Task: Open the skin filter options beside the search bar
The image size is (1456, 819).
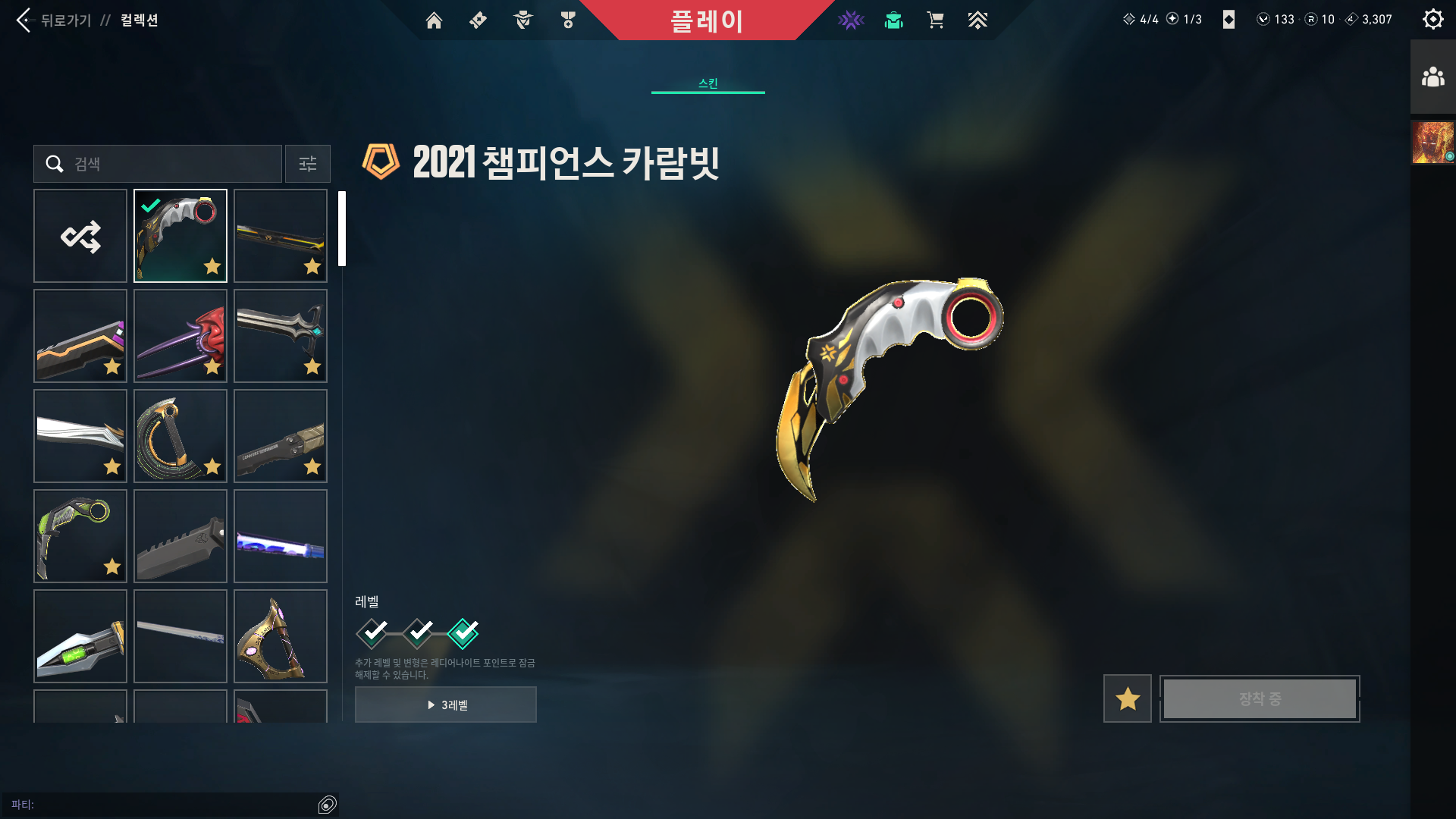Action: (x=307, y=164)
